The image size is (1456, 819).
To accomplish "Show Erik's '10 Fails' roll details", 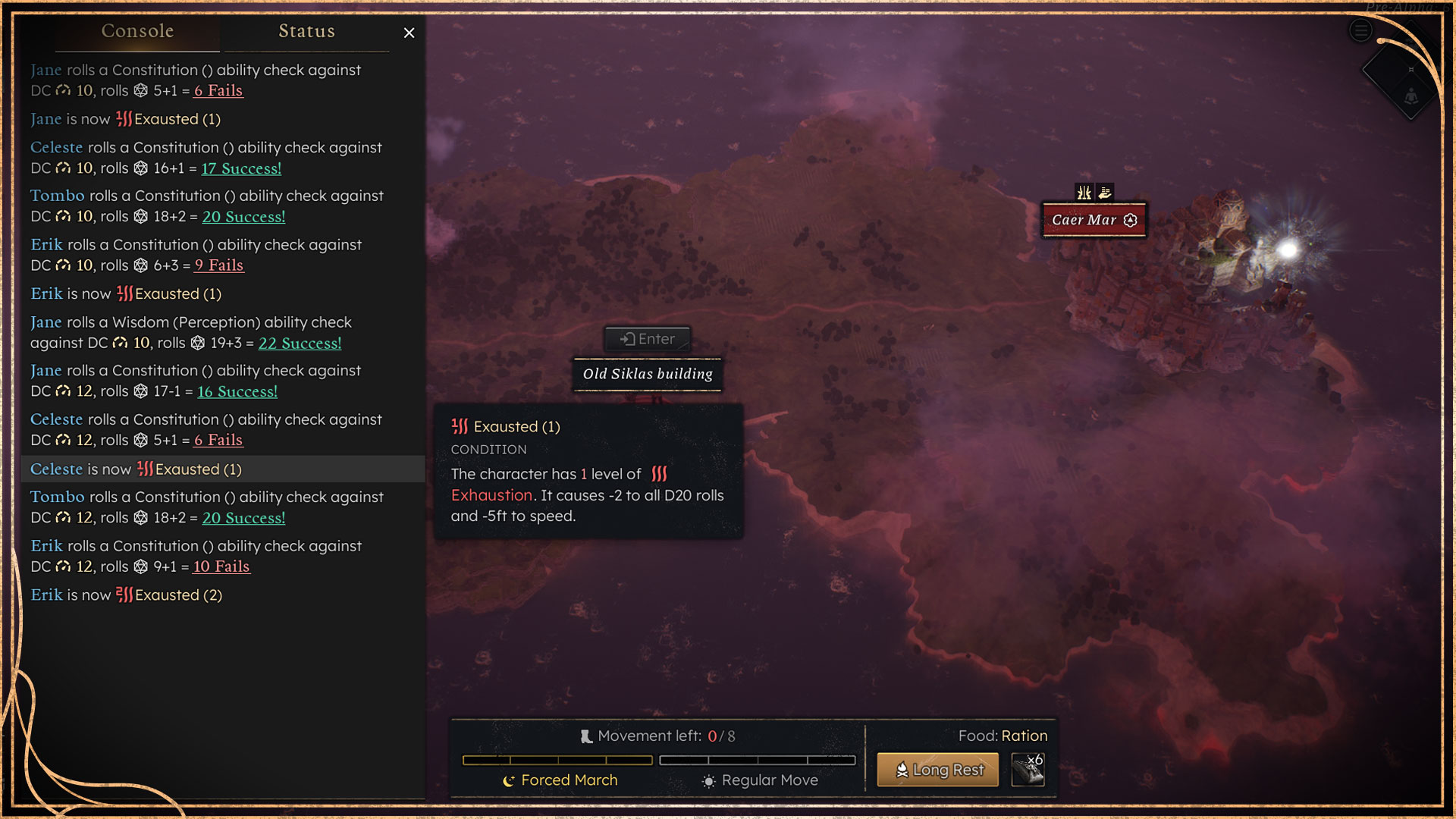I will click(221, 566).
